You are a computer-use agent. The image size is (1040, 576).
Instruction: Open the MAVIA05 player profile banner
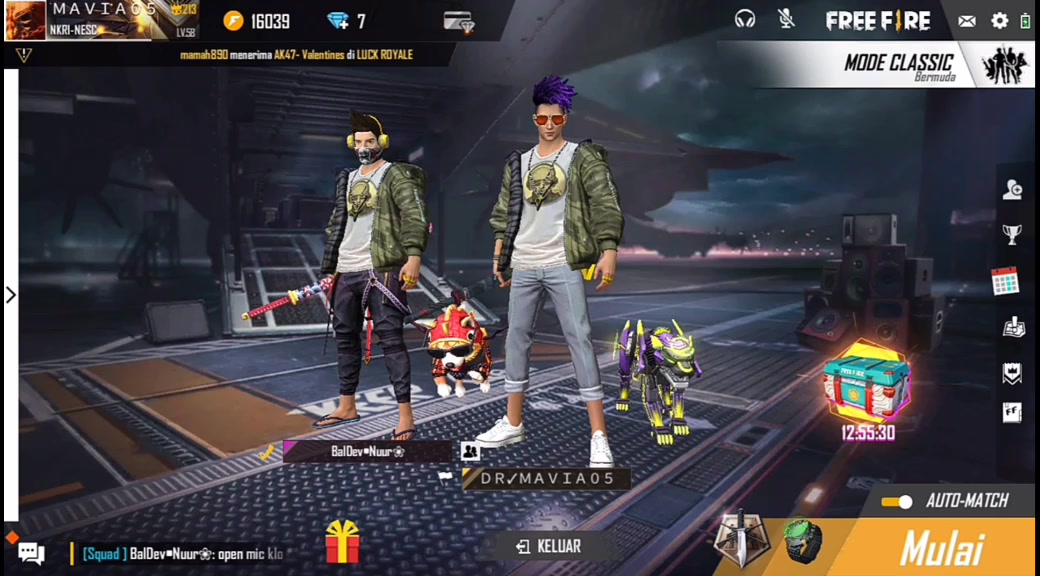coord(100,20)
